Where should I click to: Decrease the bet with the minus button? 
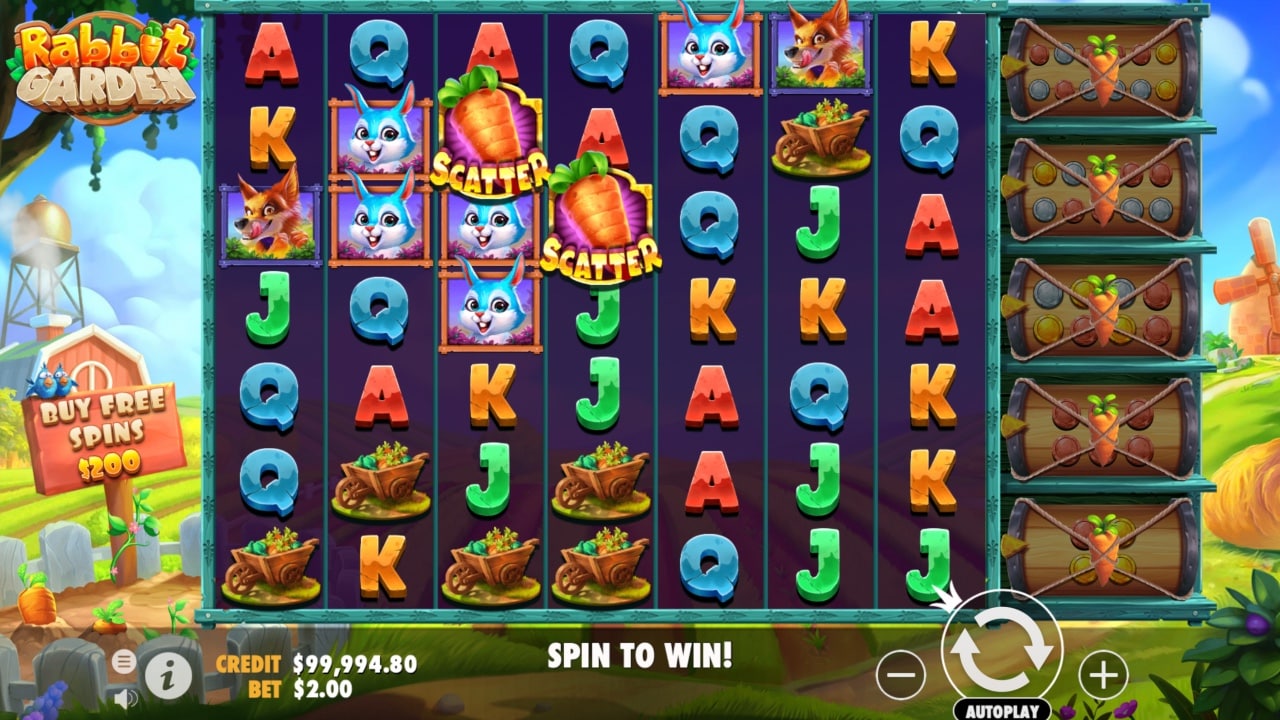(x=900, y=676)
